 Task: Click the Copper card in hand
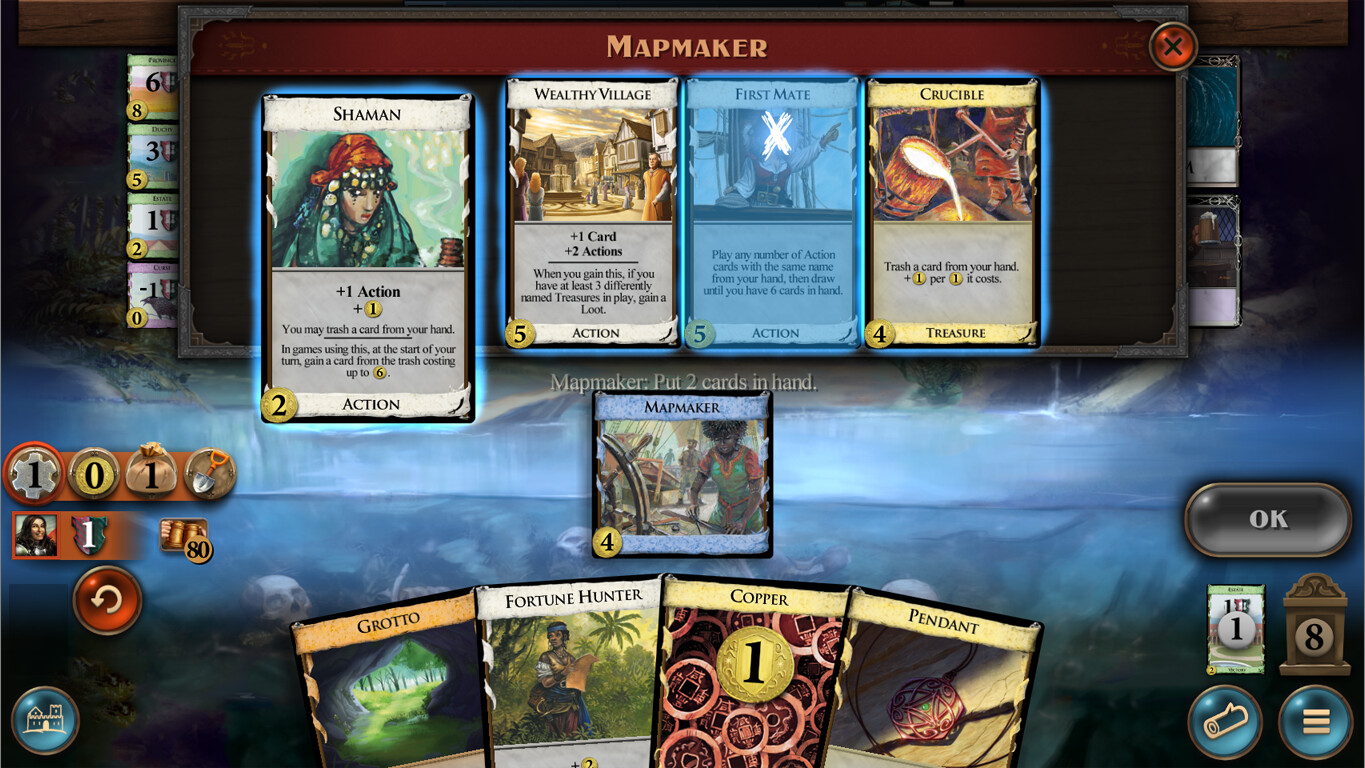coord(754,670)
